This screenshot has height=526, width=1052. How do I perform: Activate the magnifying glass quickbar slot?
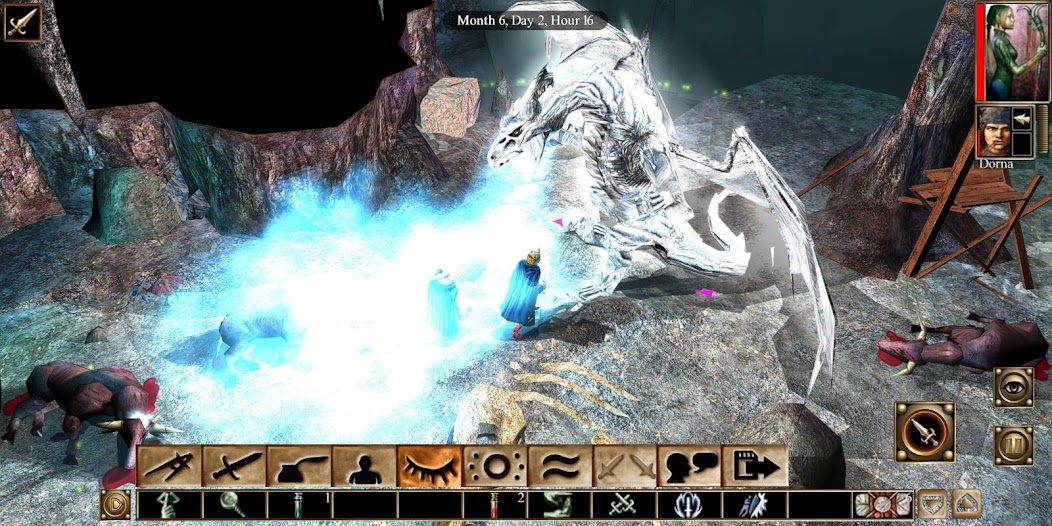pos(233,505)
